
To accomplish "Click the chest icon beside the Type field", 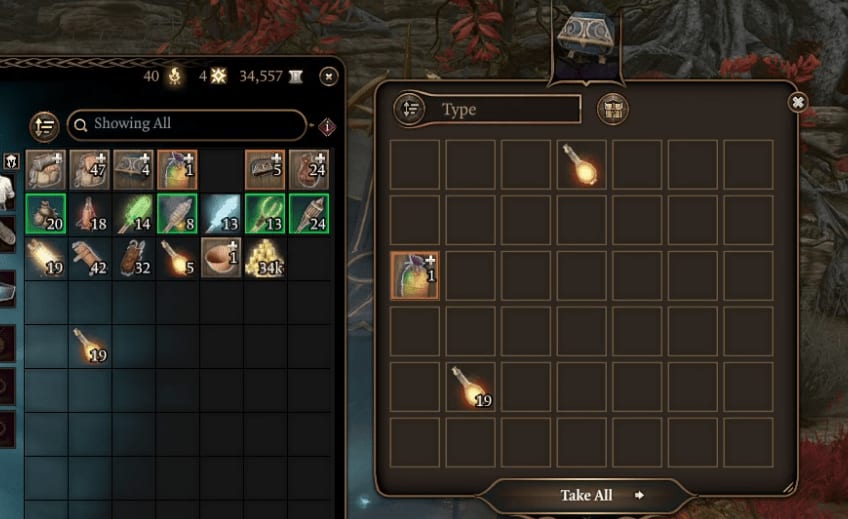I will pos(612,109).
